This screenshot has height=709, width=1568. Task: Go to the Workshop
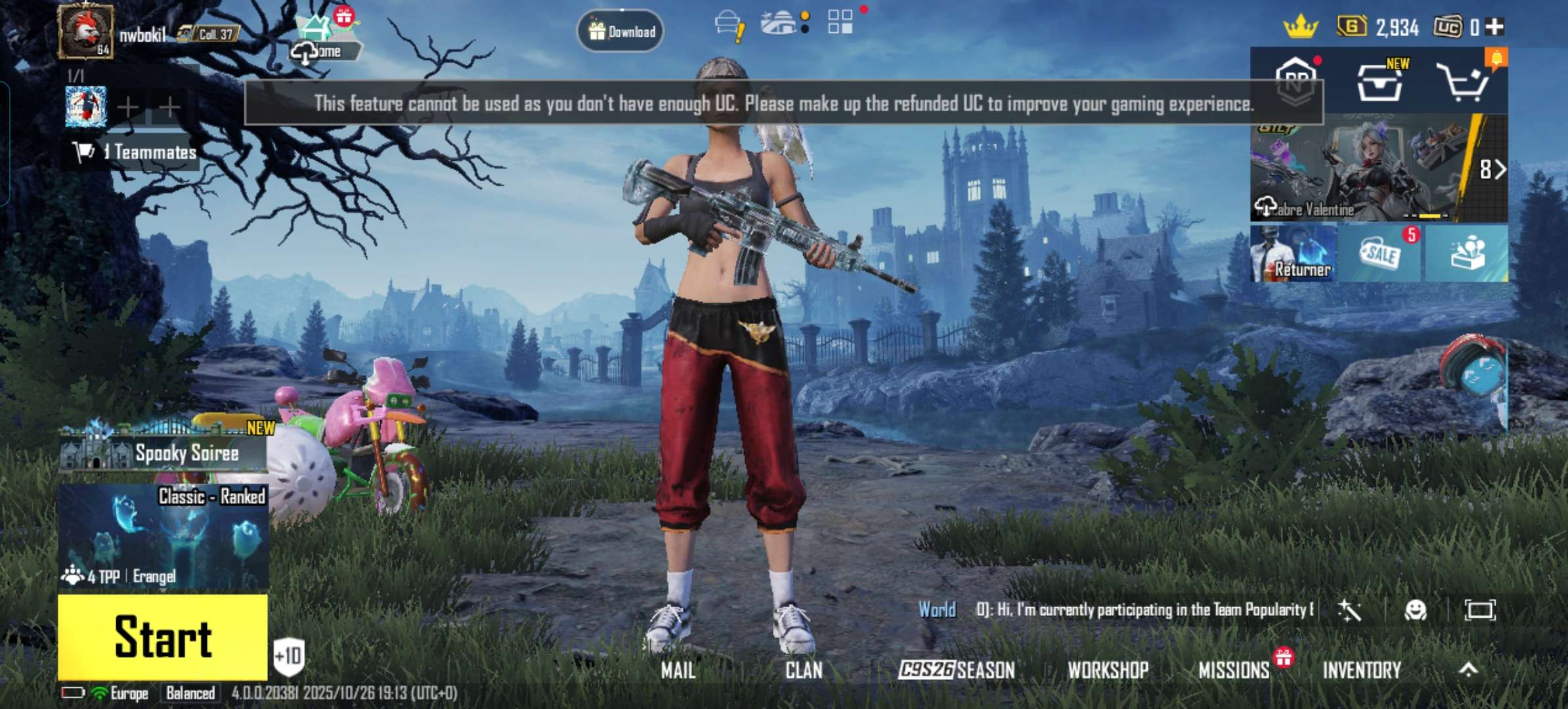(1108, 670)
